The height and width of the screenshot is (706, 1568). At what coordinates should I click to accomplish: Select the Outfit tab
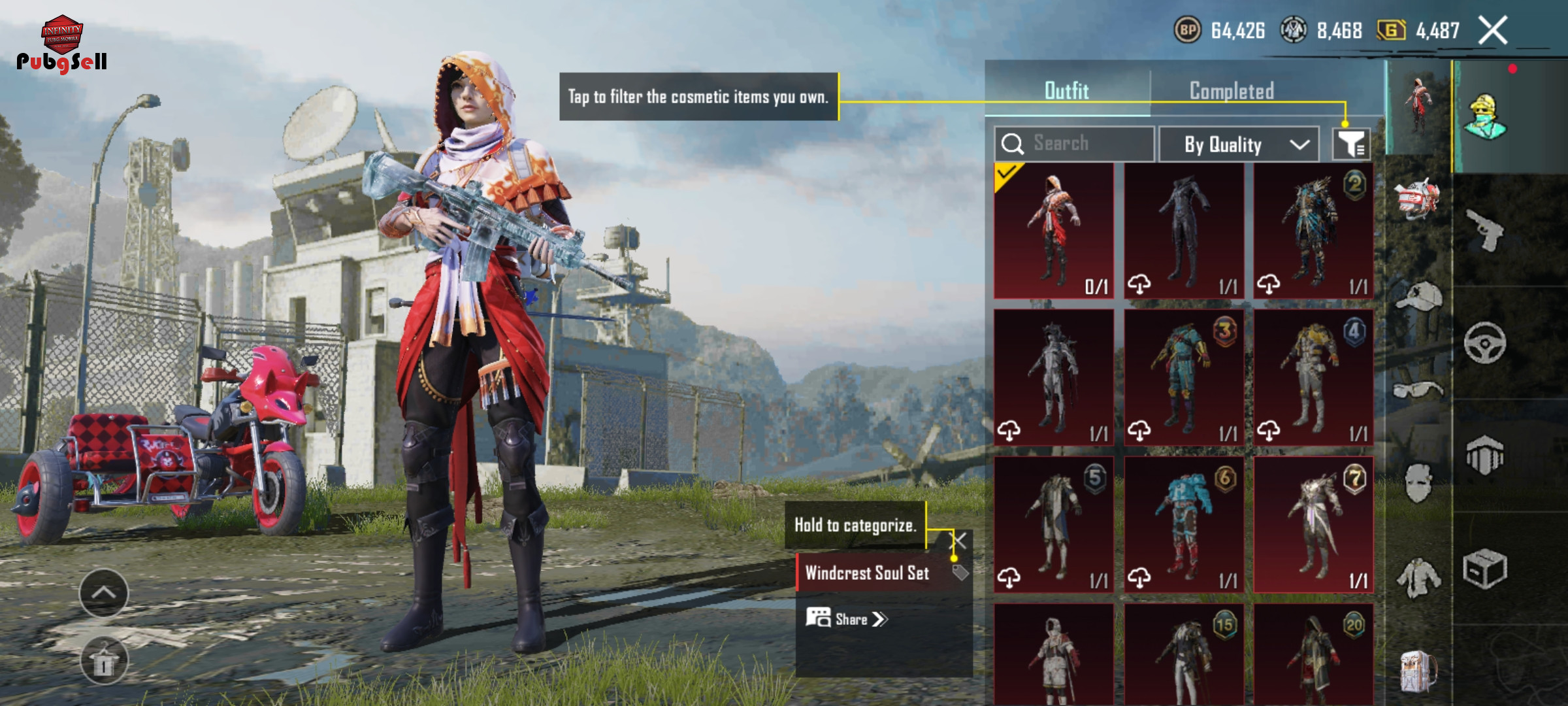click(x=1066, y=91)
